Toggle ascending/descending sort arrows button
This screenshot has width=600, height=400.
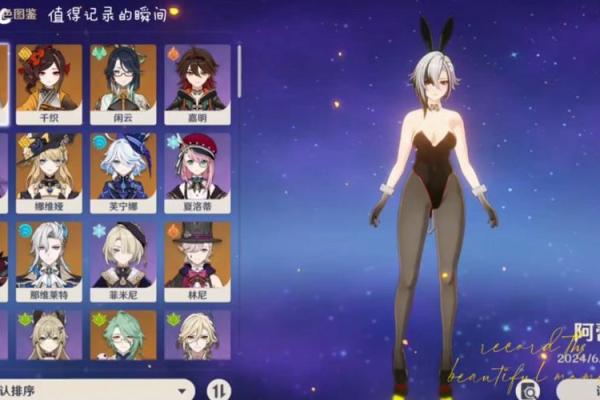point(216,390)
